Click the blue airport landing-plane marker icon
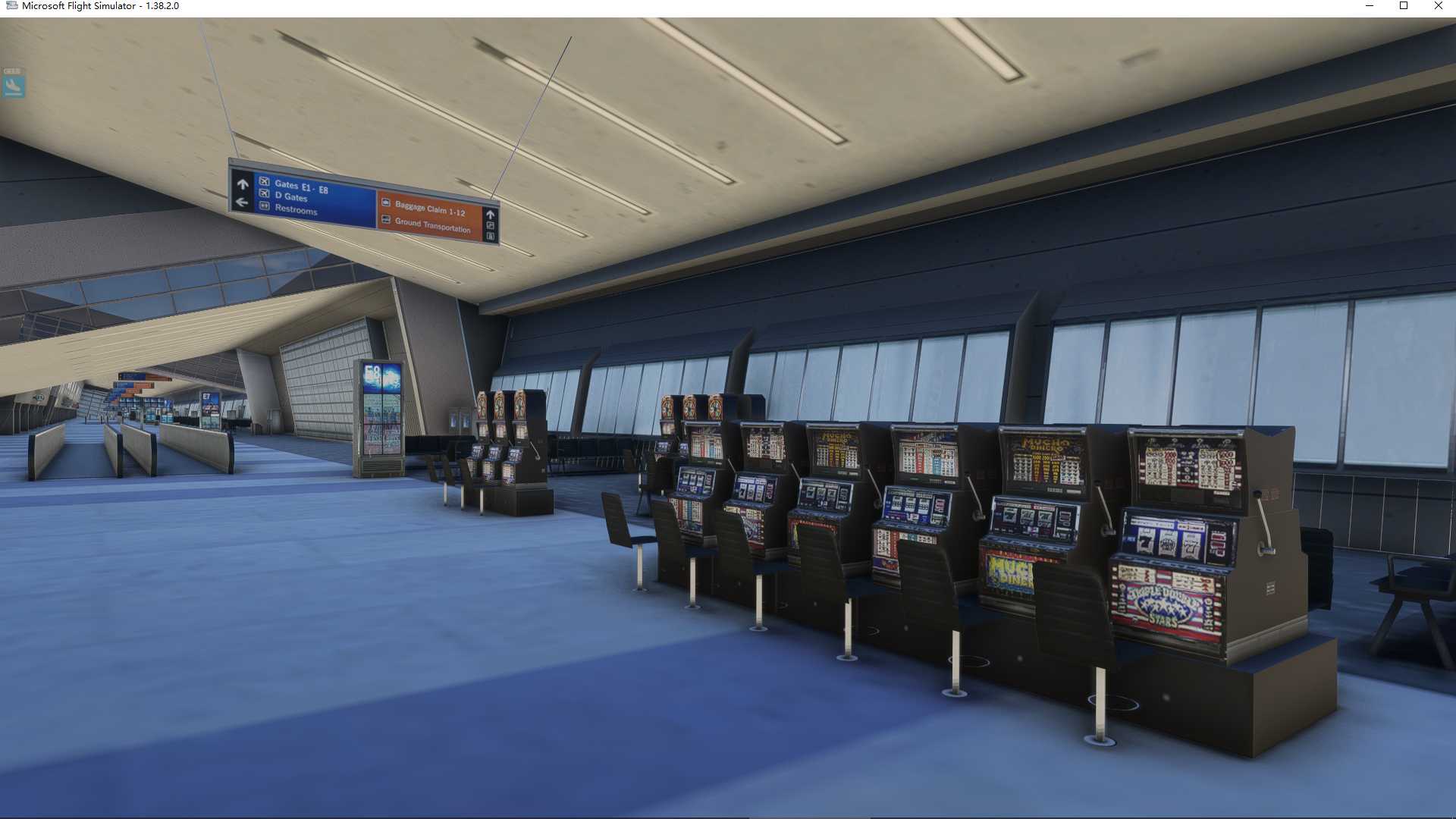 [x=13, y=86]
